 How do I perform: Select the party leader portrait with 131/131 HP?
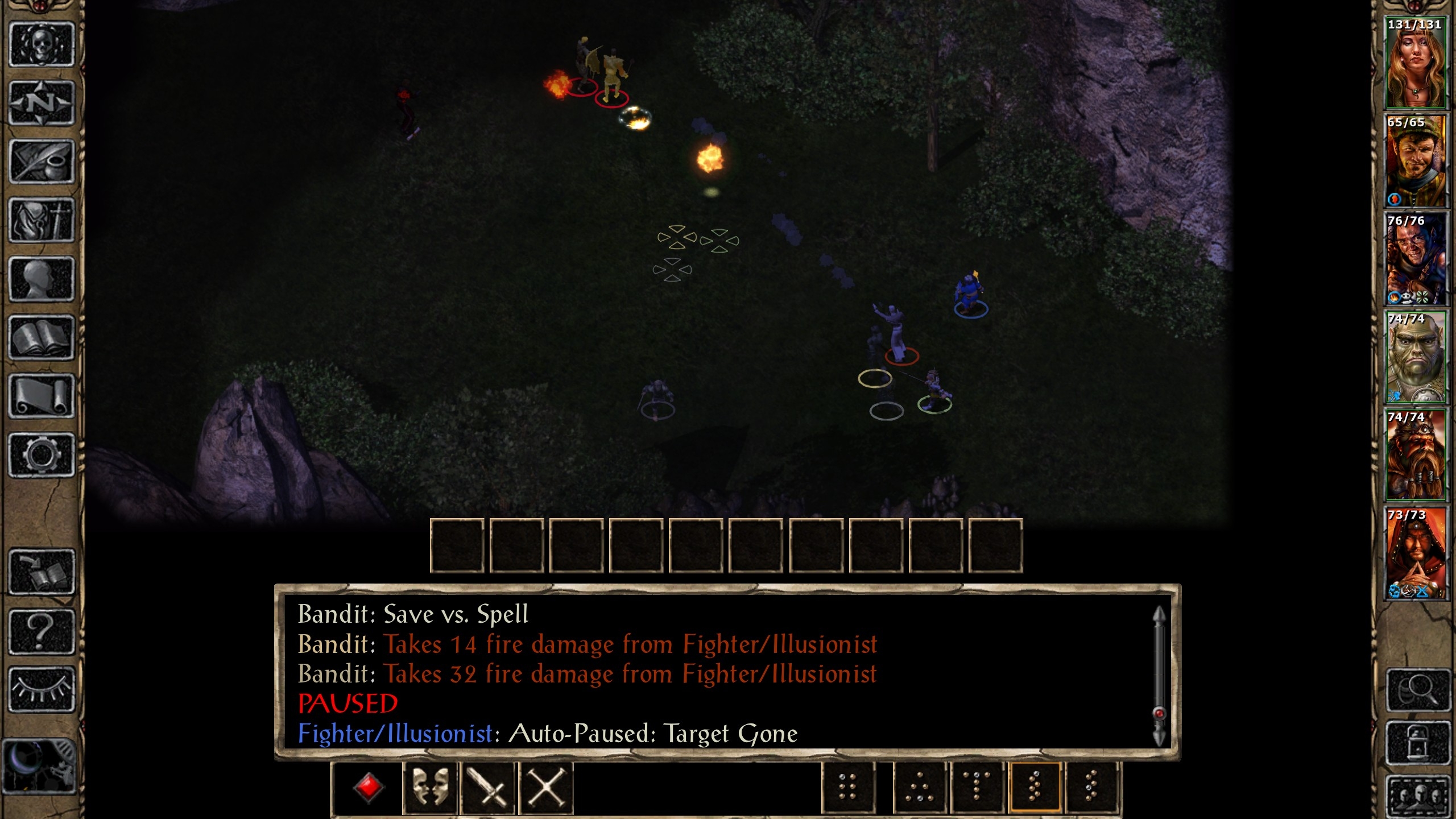point(1415,63)
